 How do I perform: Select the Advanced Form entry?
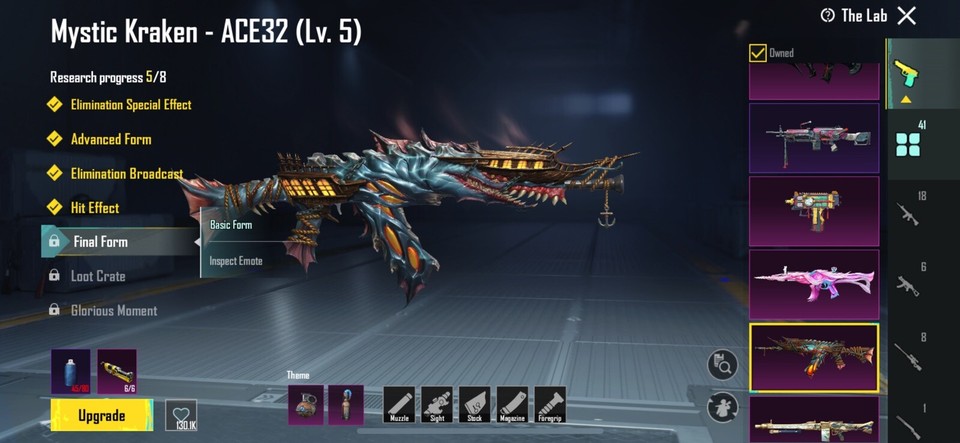coord(110,139)
